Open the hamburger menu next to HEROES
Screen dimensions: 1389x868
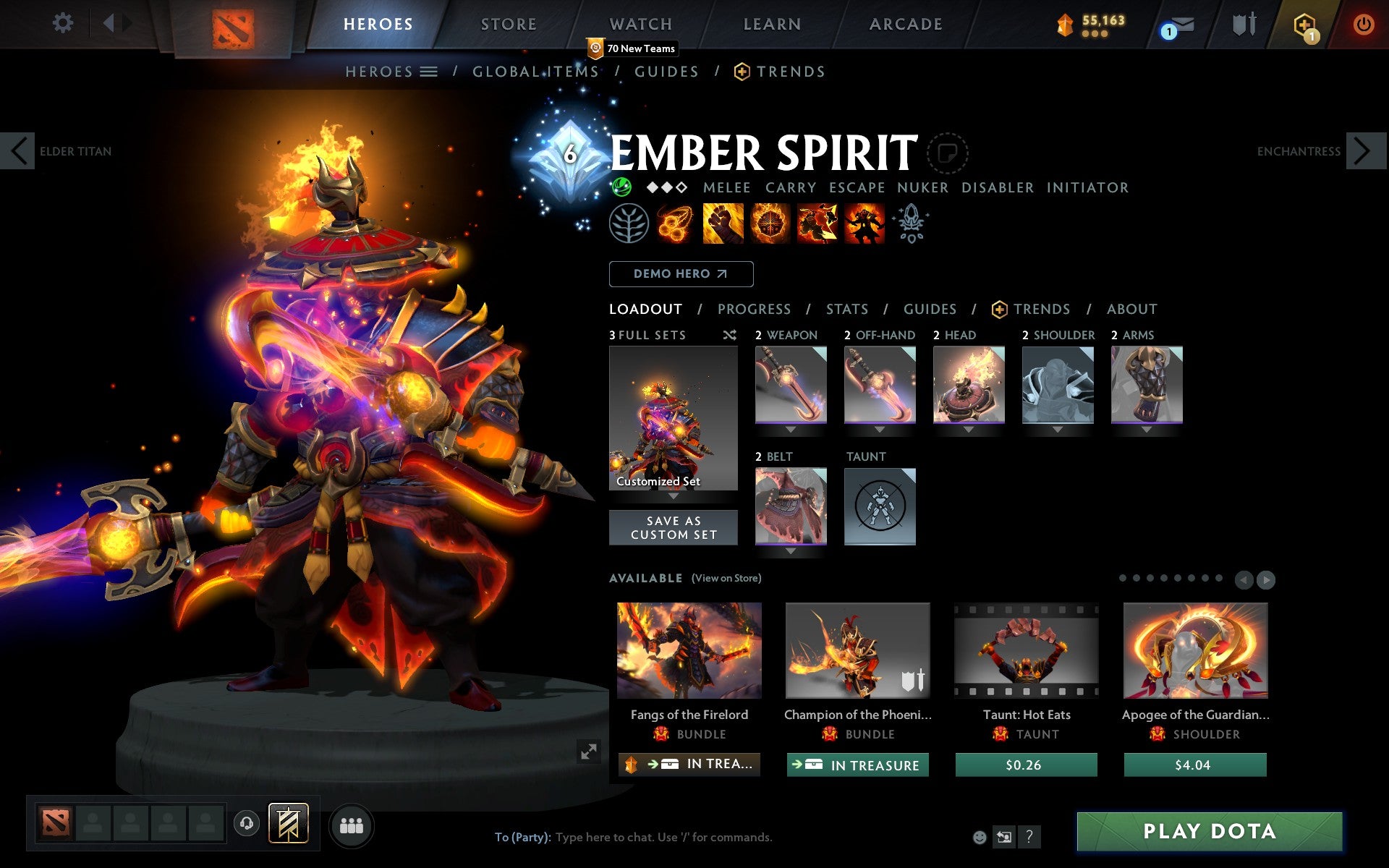428,72
